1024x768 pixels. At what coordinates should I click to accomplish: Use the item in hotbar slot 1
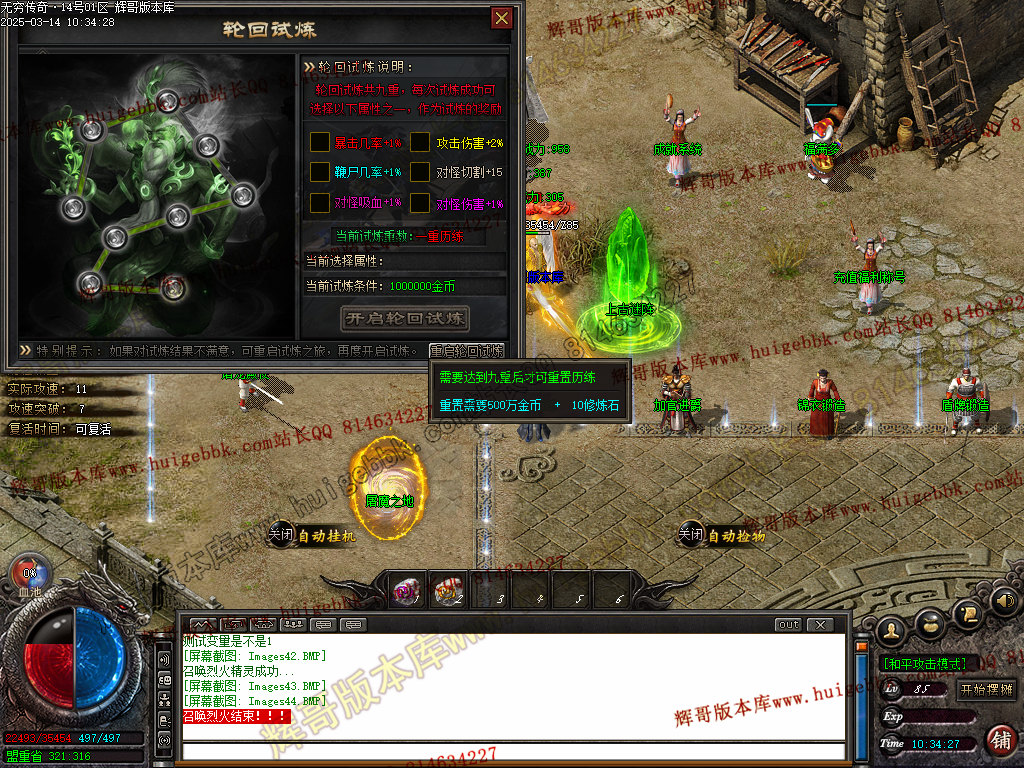[405, 593]
